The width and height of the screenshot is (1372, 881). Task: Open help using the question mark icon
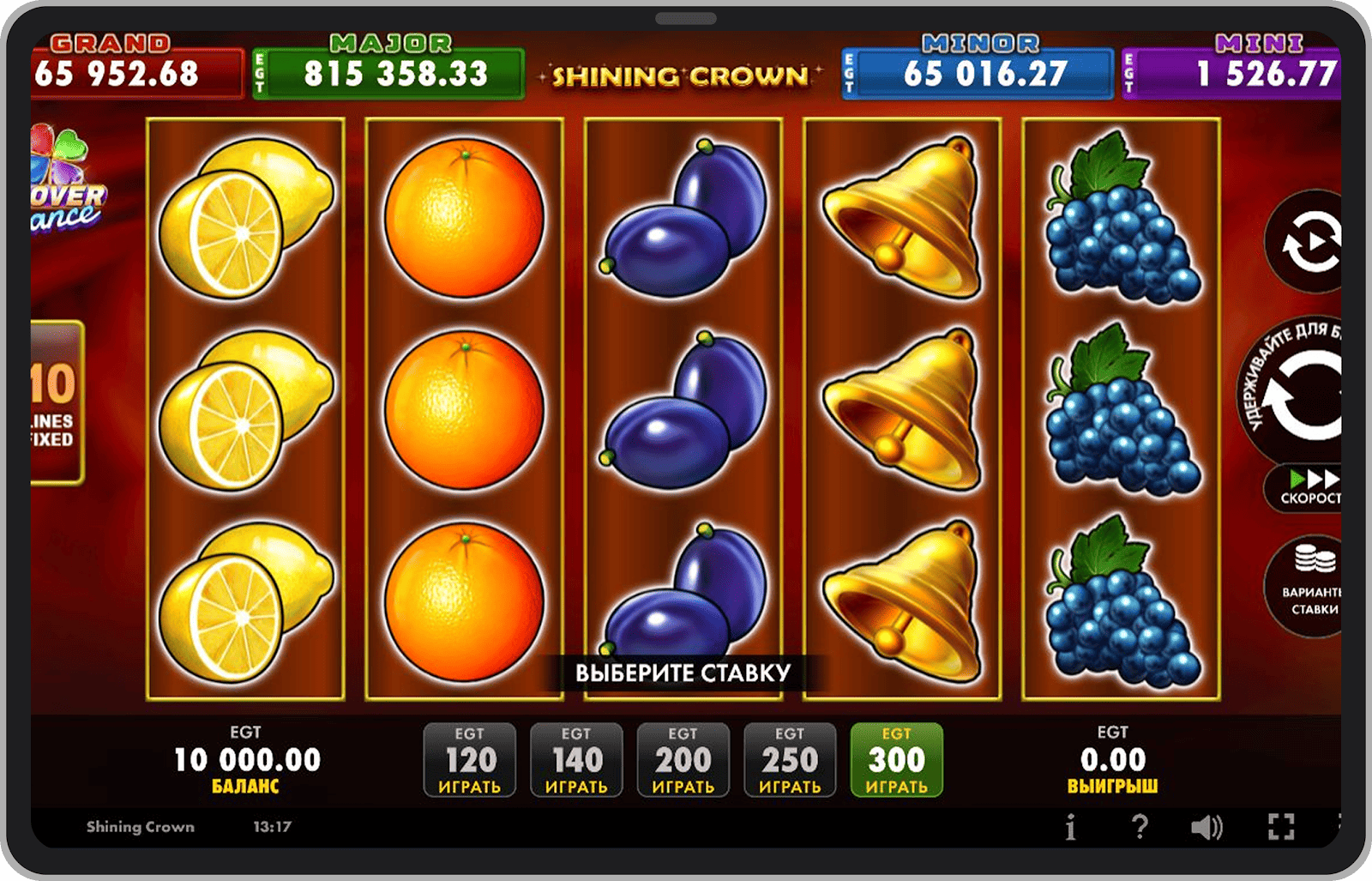(1140, 826)
